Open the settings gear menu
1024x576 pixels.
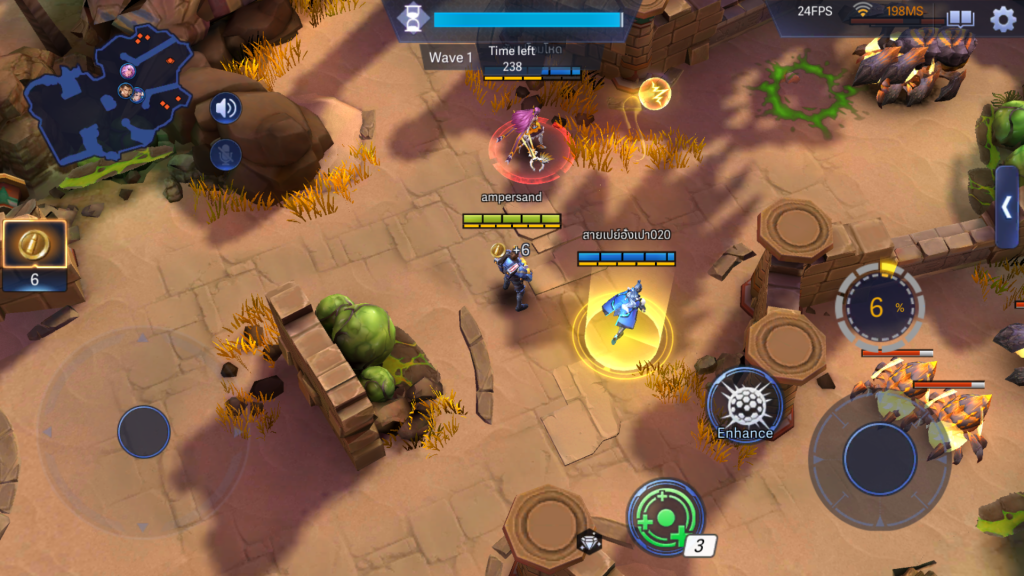(x=1003, y=18)
